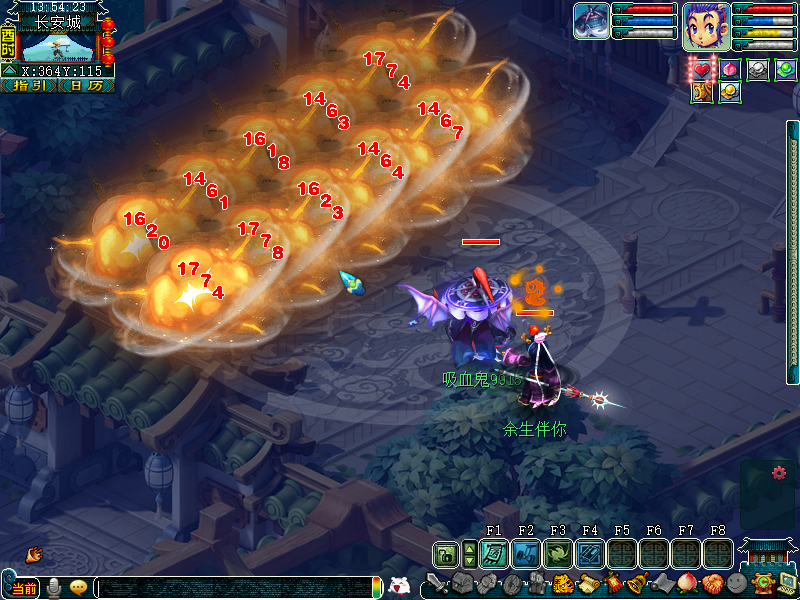Screen dimensions: 800x600
Task: Activate the F4 skill slot
Action: [x=590, y=553]
